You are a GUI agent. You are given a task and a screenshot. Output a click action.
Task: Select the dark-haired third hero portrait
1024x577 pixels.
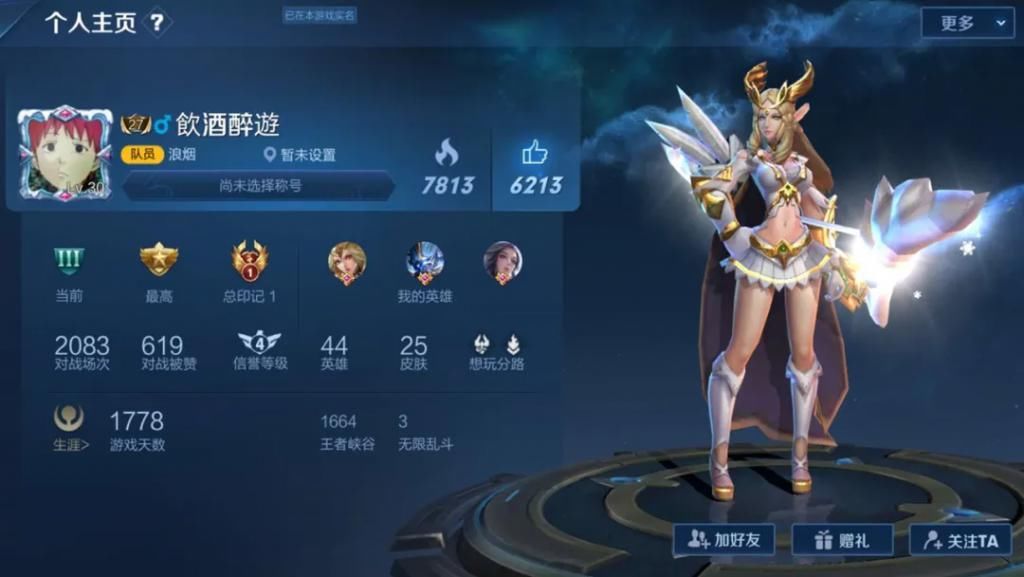tap(502, 262)
